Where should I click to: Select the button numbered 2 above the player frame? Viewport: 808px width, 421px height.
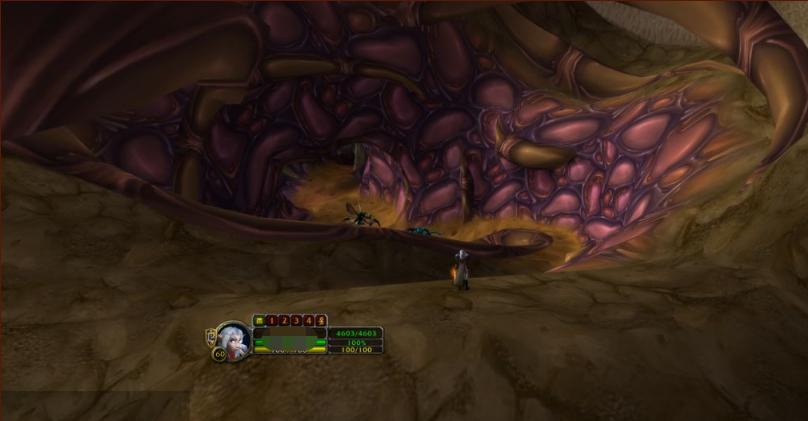coord(283,320)
